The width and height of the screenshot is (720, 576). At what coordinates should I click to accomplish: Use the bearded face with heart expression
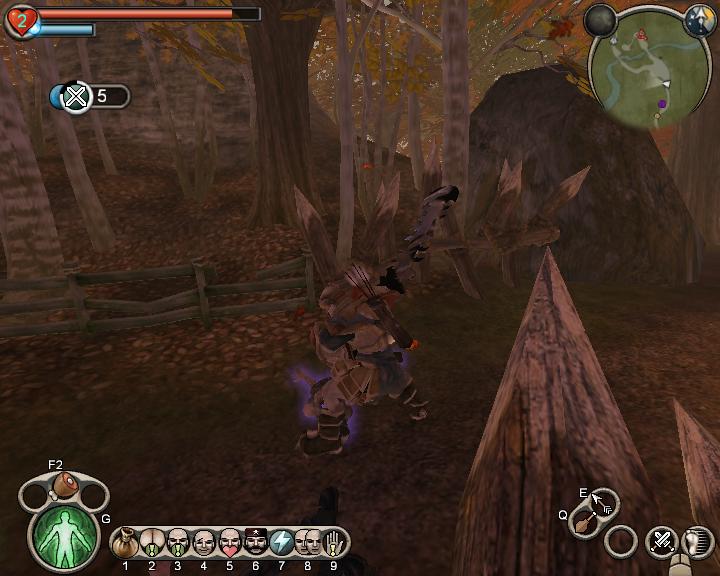tap(229, 542)
